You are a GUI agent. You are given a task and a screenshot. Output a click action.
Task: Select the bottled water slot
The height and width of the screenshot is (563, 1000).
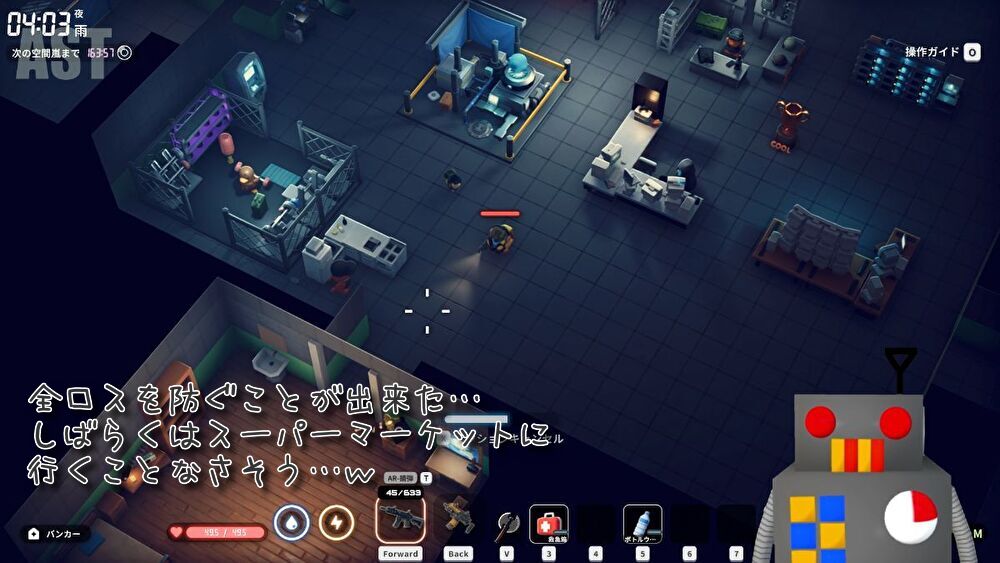pyautogui.click(x=642, y=523)
